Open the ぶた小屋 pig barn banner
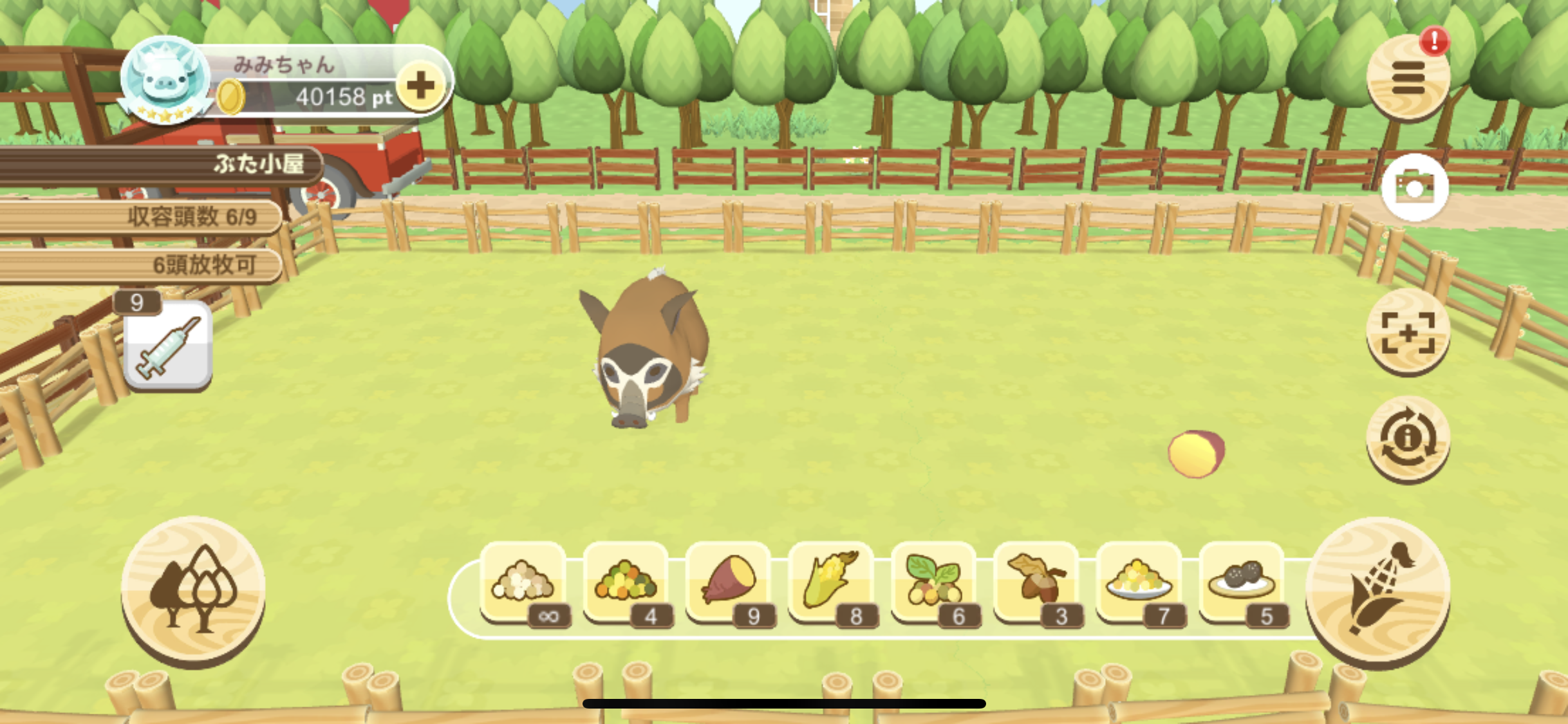 (161, 165)
